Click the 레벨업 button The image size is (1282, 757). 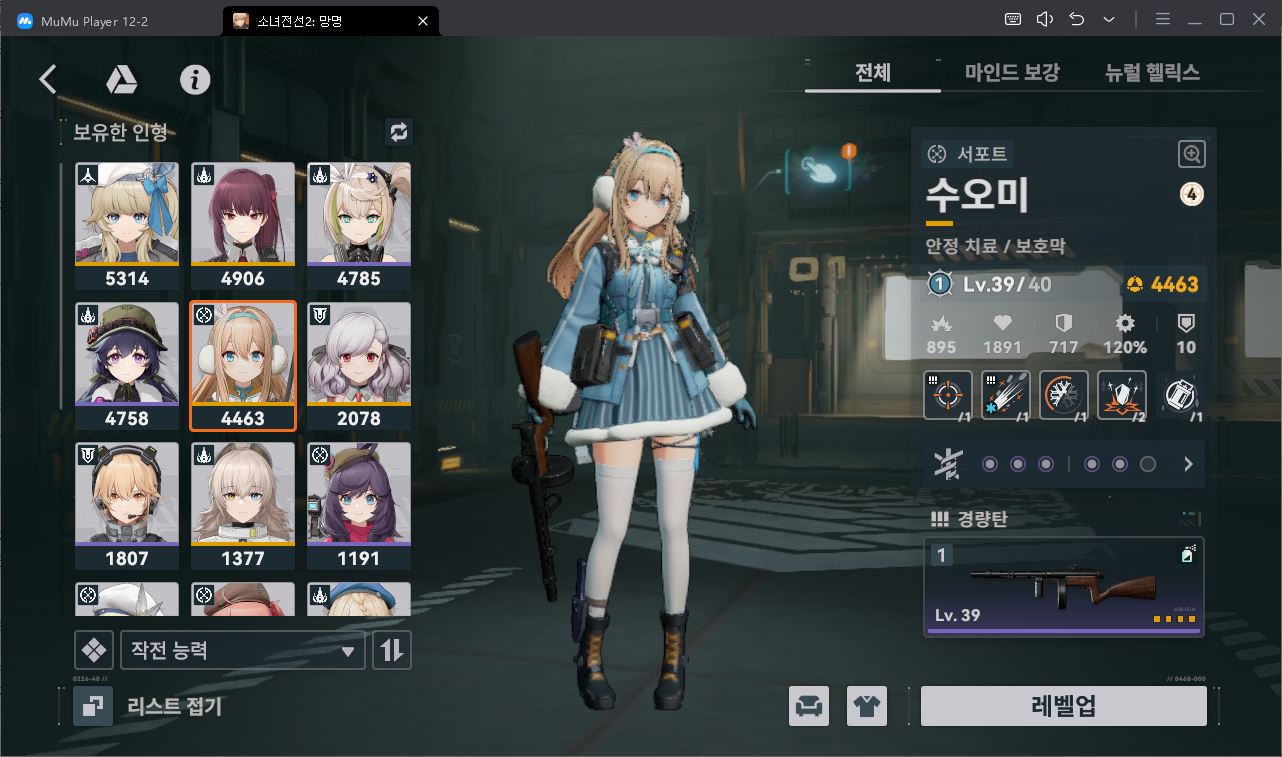pos(1063,706)
